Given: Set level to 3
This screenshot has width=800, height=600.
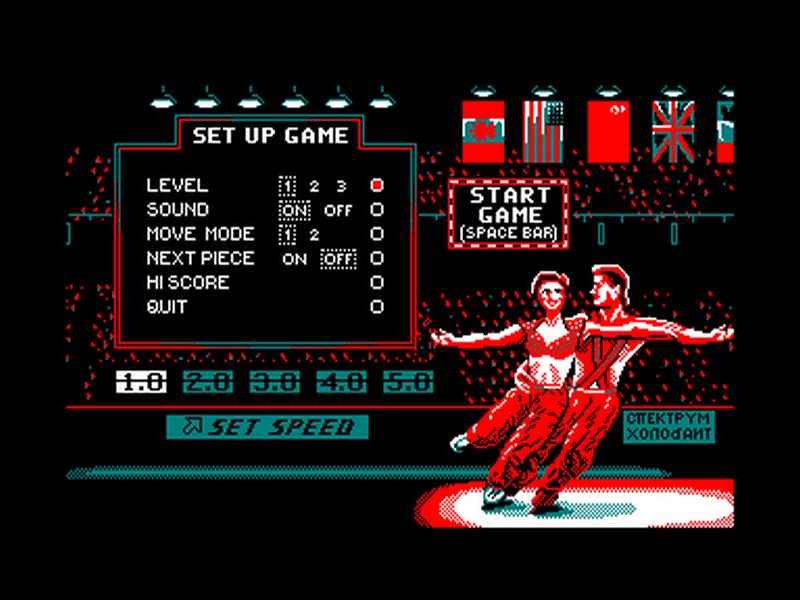Looking at the screenshot, I should click(x=340, y=185).
